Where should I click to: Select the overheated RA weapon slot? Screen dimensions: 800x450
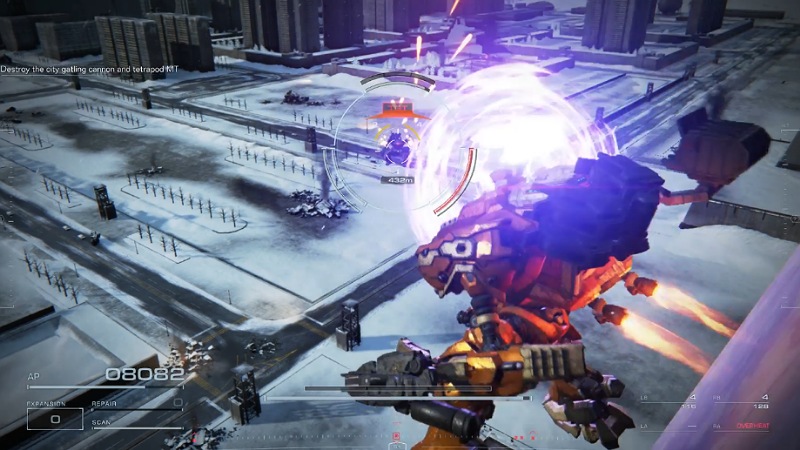[x=741, y=426]
